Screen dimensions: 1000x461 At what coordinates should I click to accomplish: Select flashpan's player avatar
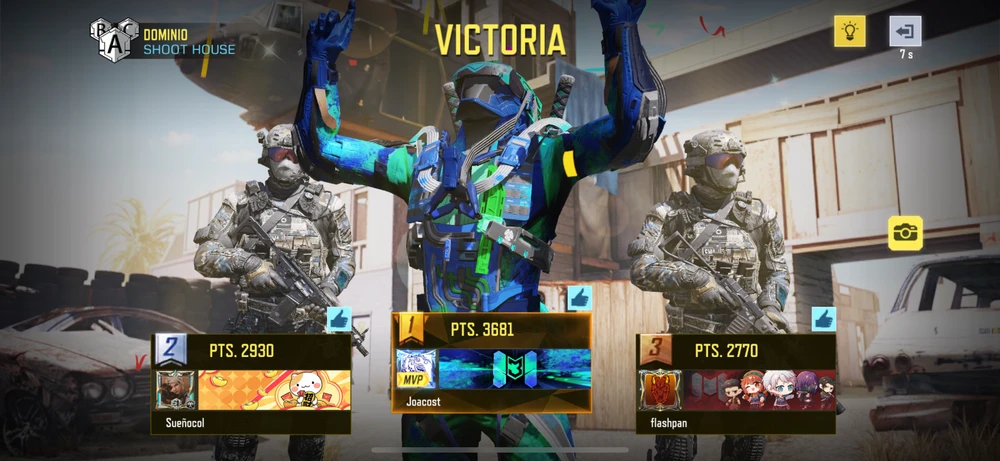(661, 390)
